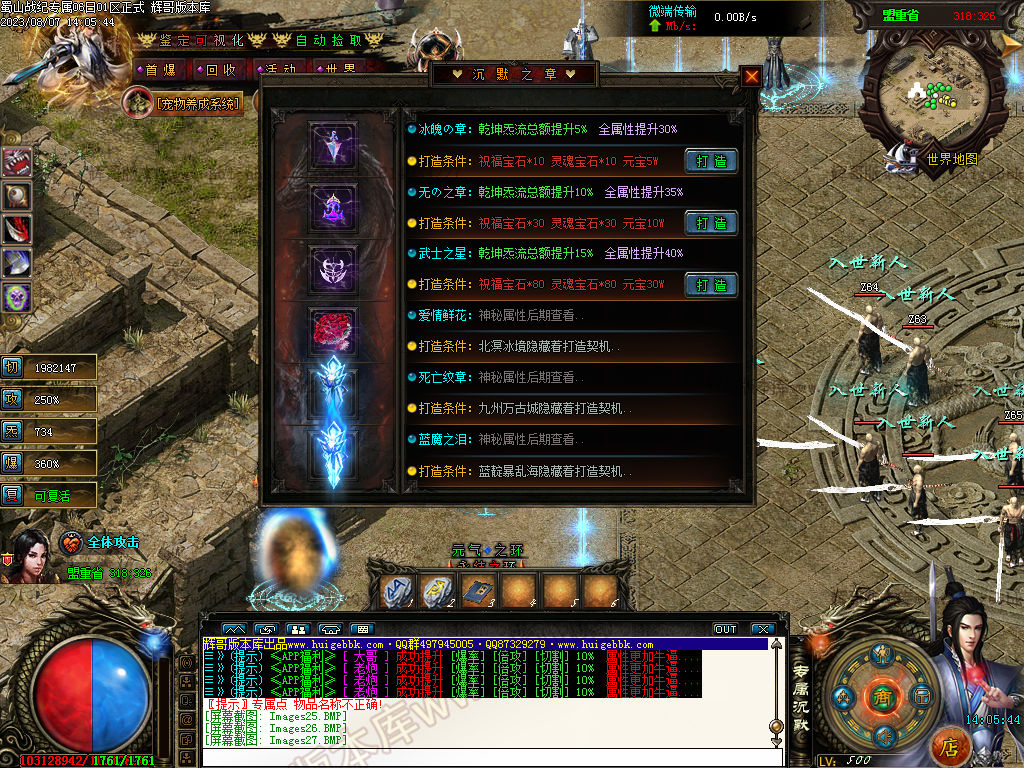Select the 爱情鲜花 red rose item slot

(333, 330)
